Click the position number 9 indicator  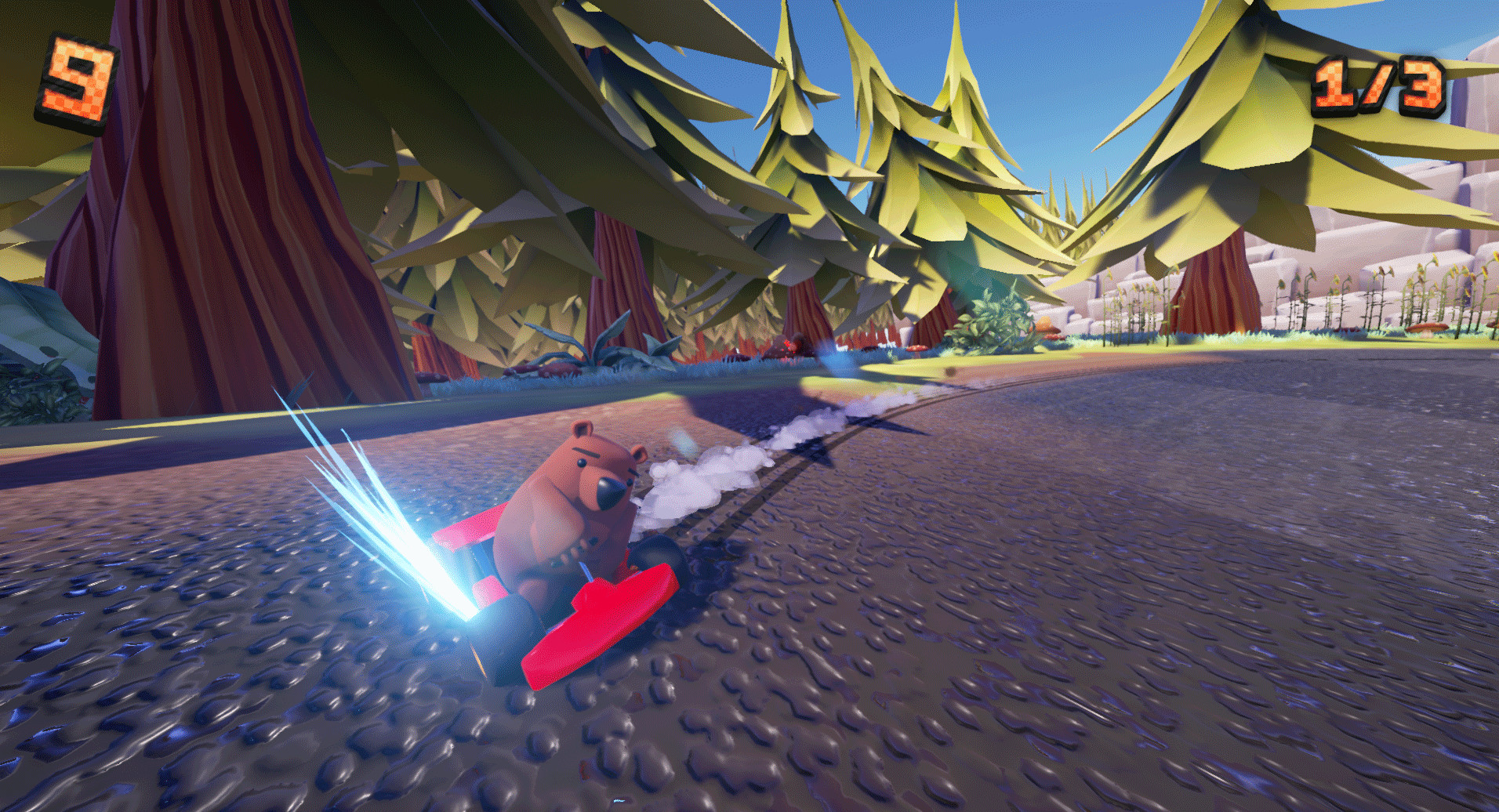74,74
